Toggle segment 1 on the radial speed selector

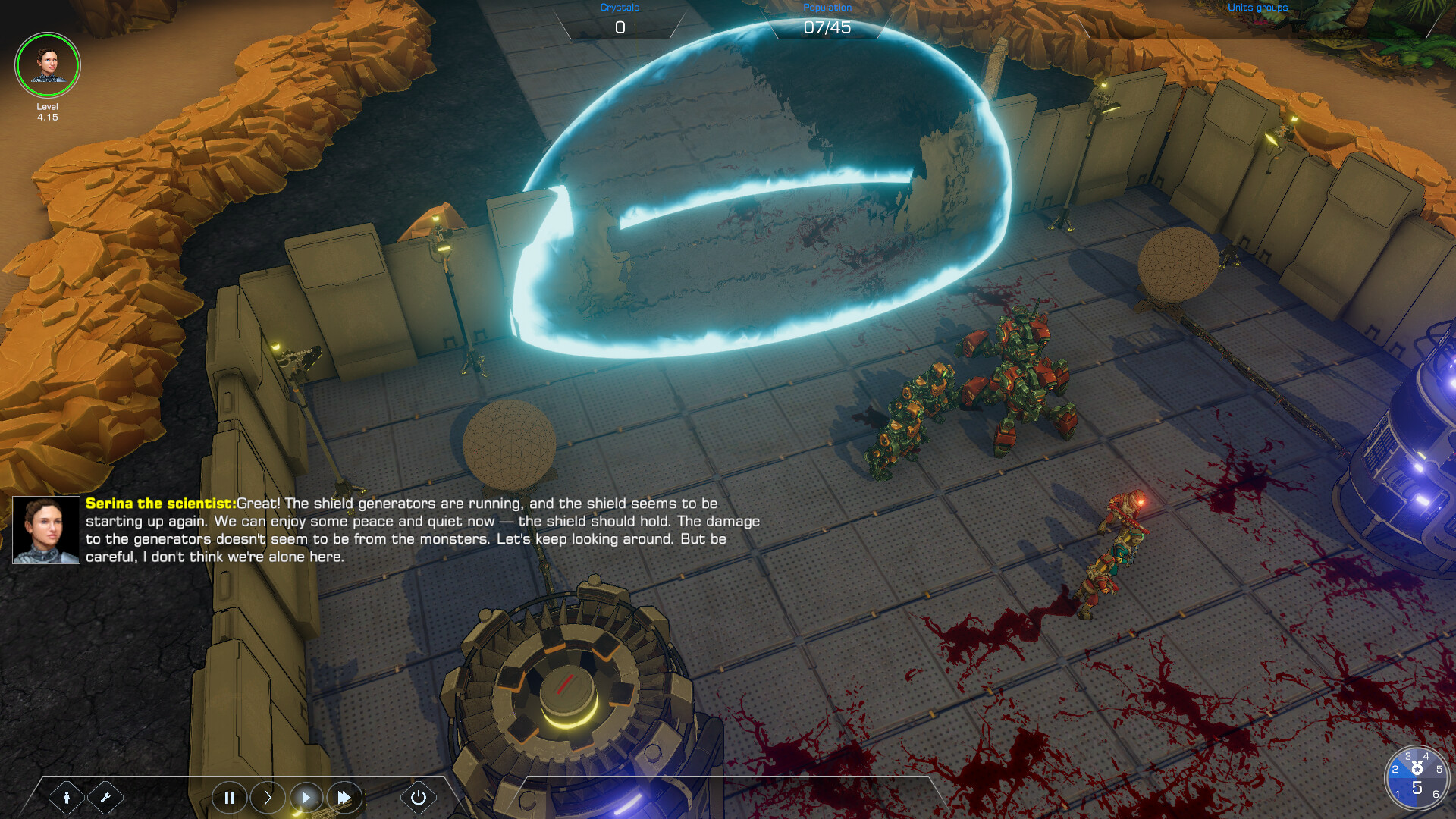point(1398,794)
